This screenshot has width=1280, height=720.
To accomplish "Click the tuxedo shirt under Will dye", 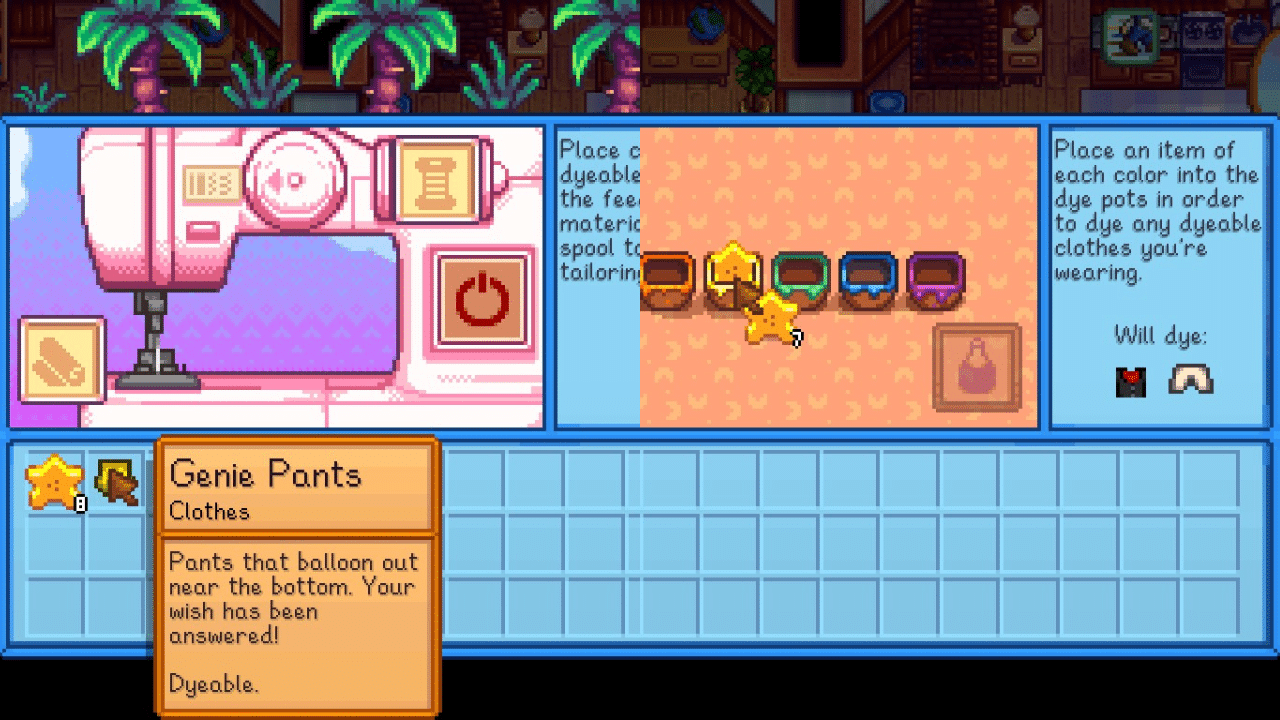I will pyautogui.click(x=1129, y=382).
